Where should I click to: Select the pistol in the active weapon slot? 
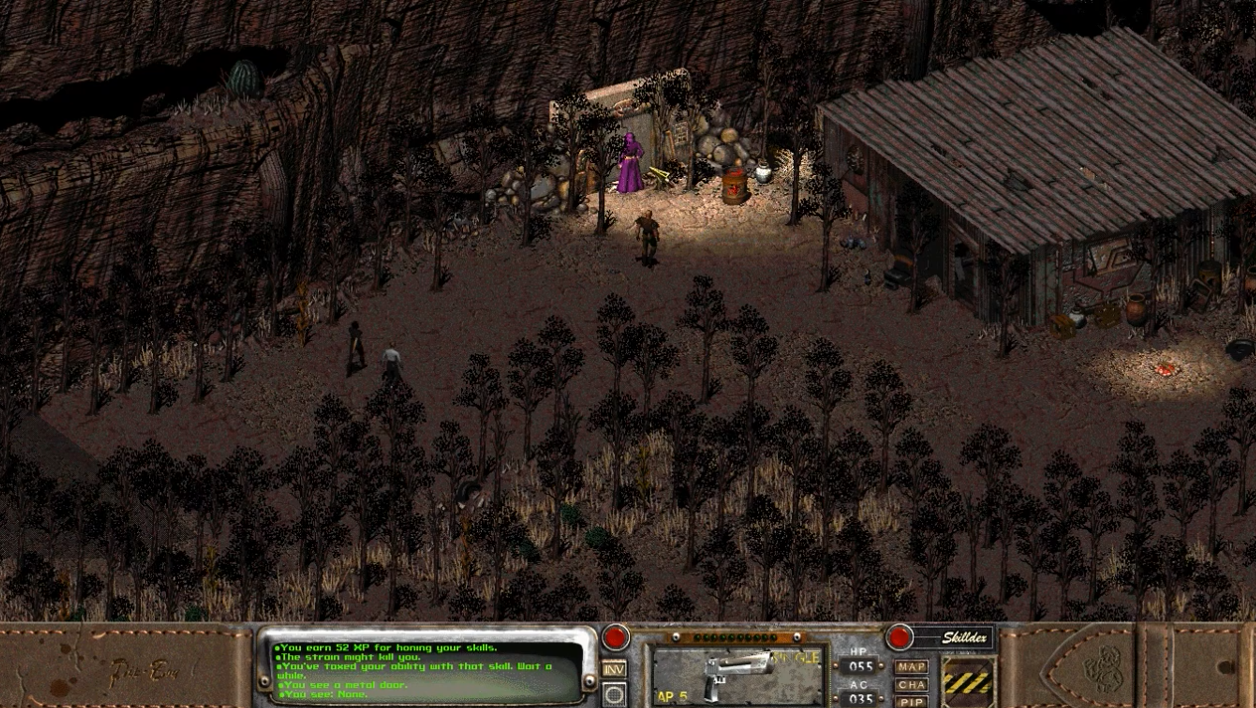pyautogui.click(x=737, y=675)
